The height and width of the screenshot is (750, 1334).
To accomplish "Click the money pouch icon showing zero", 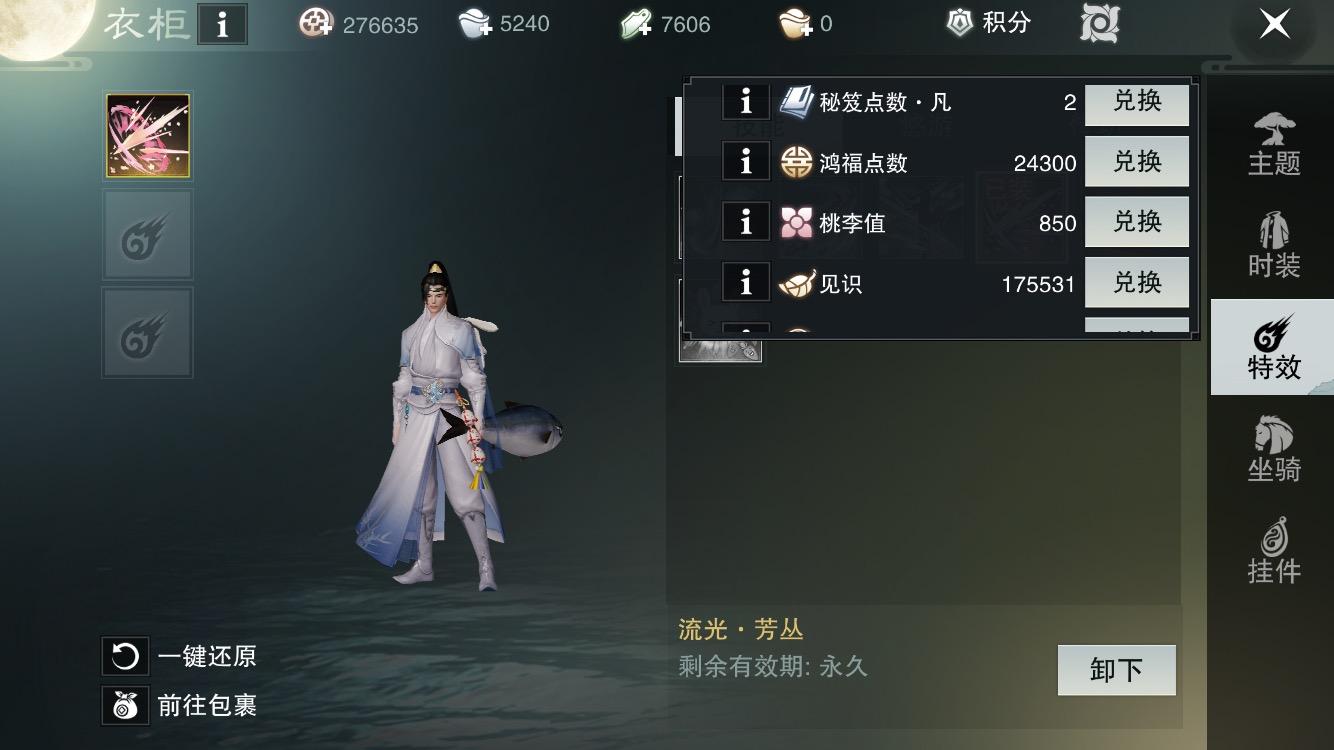I will point(793,25).
